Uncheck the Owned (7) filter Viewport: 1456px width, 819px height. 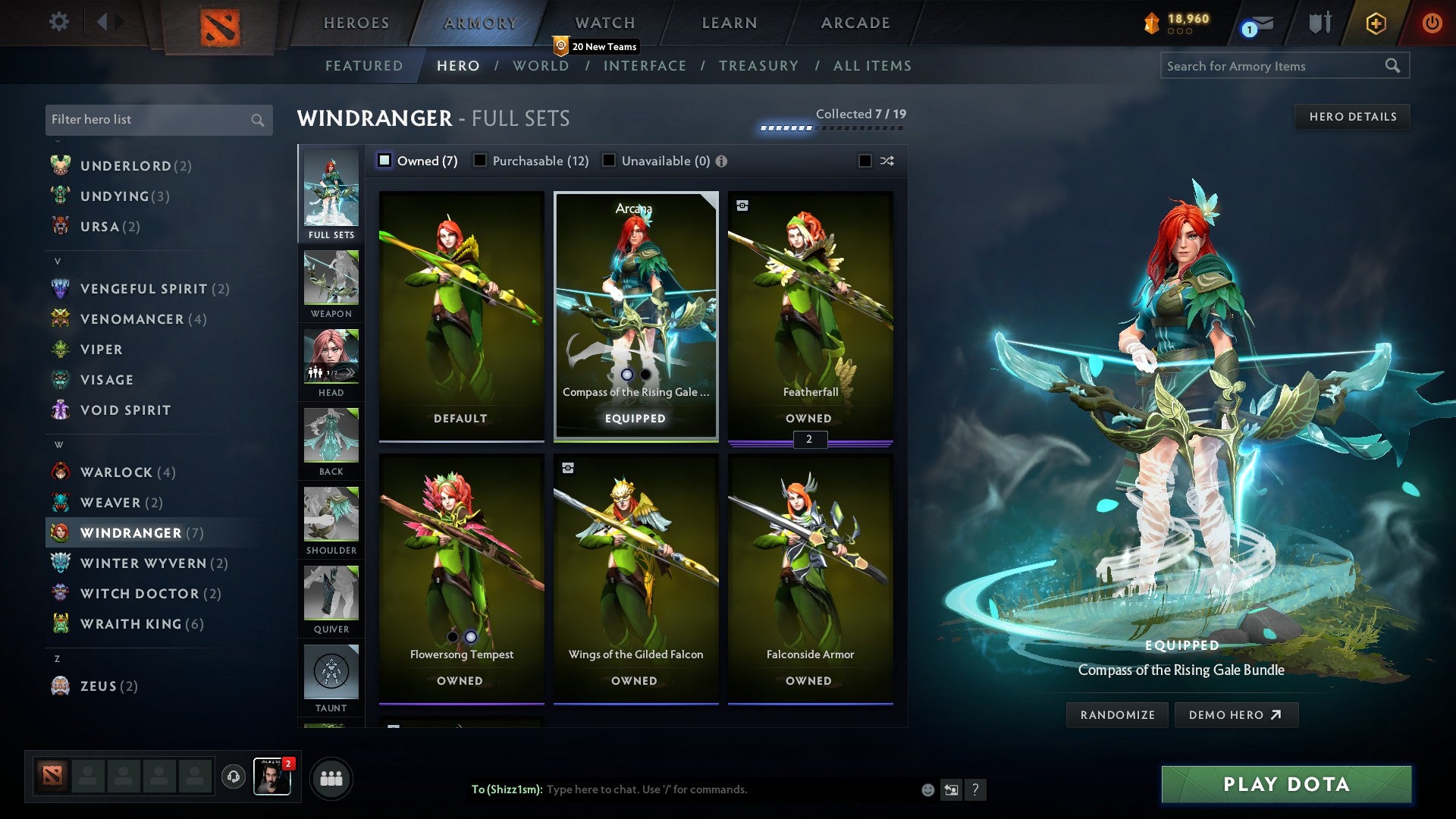tap(385, 161)
